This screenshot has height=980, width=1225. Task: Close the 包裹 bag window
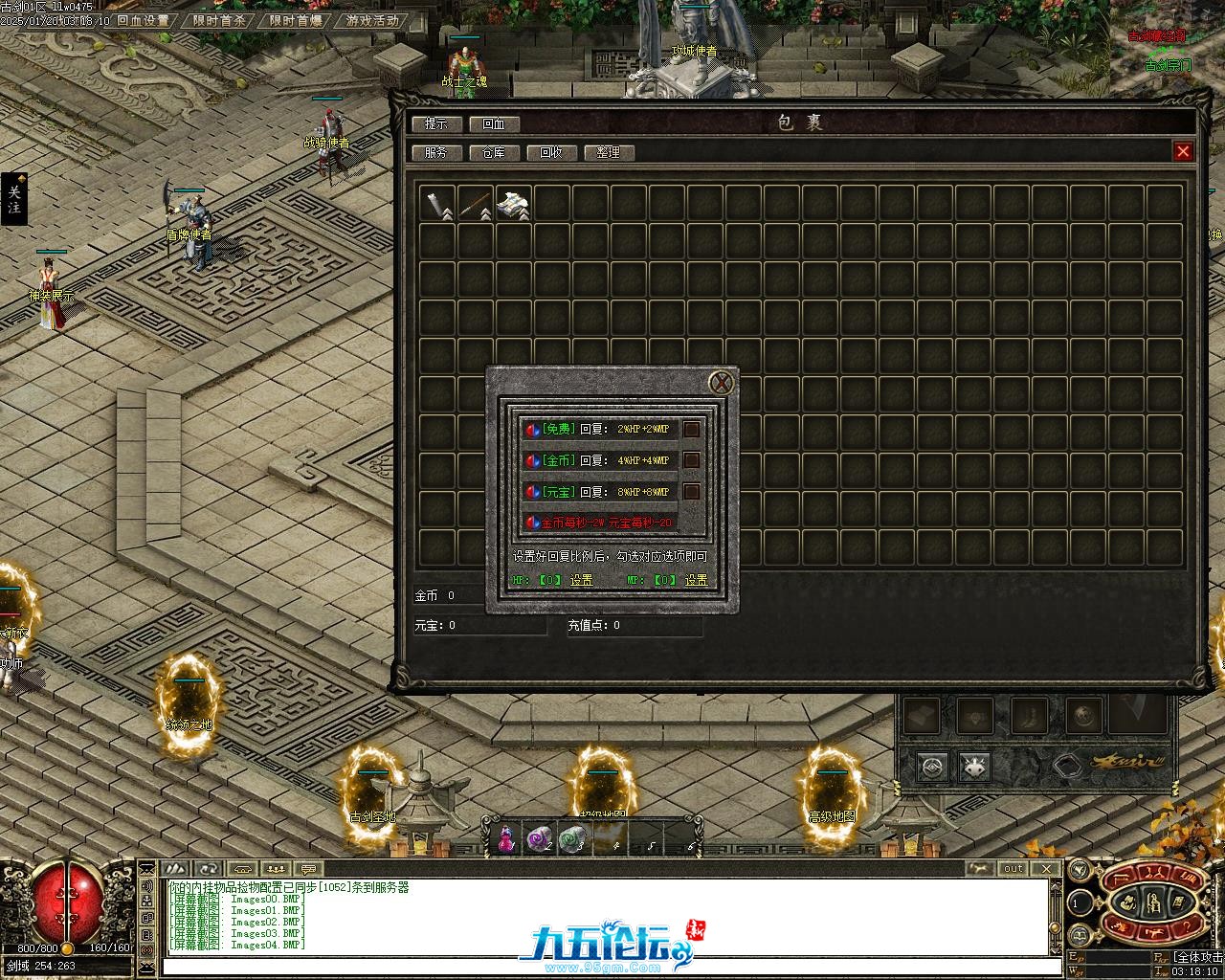[x=1183, y=151]
